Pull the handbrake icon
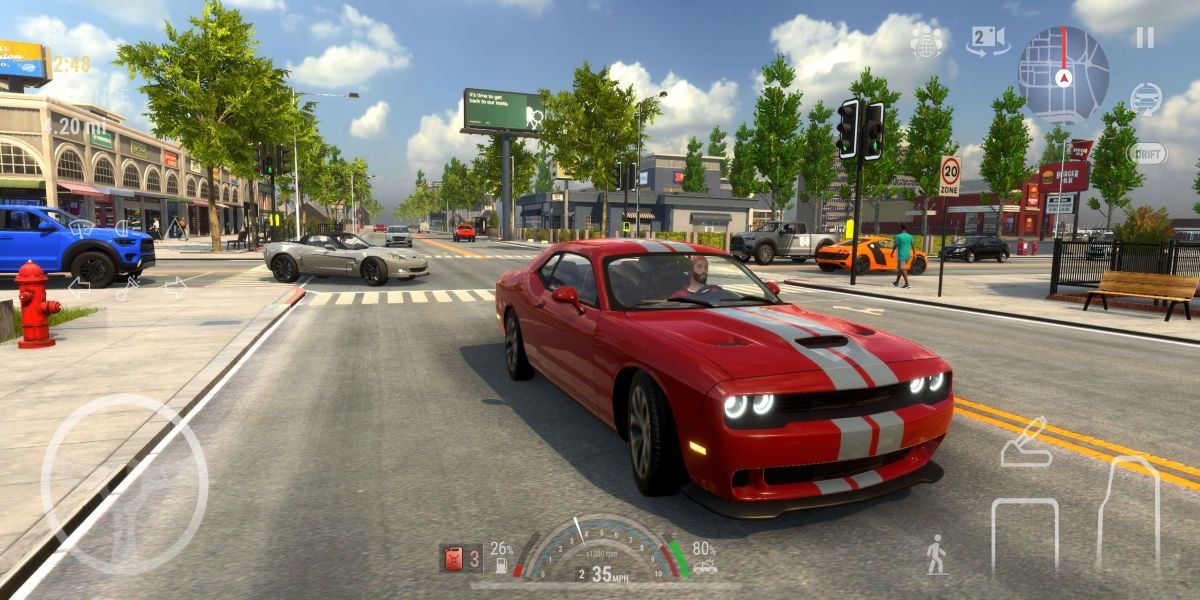Viewport: 1200px width, 600px height. [x=1026, y=444]
